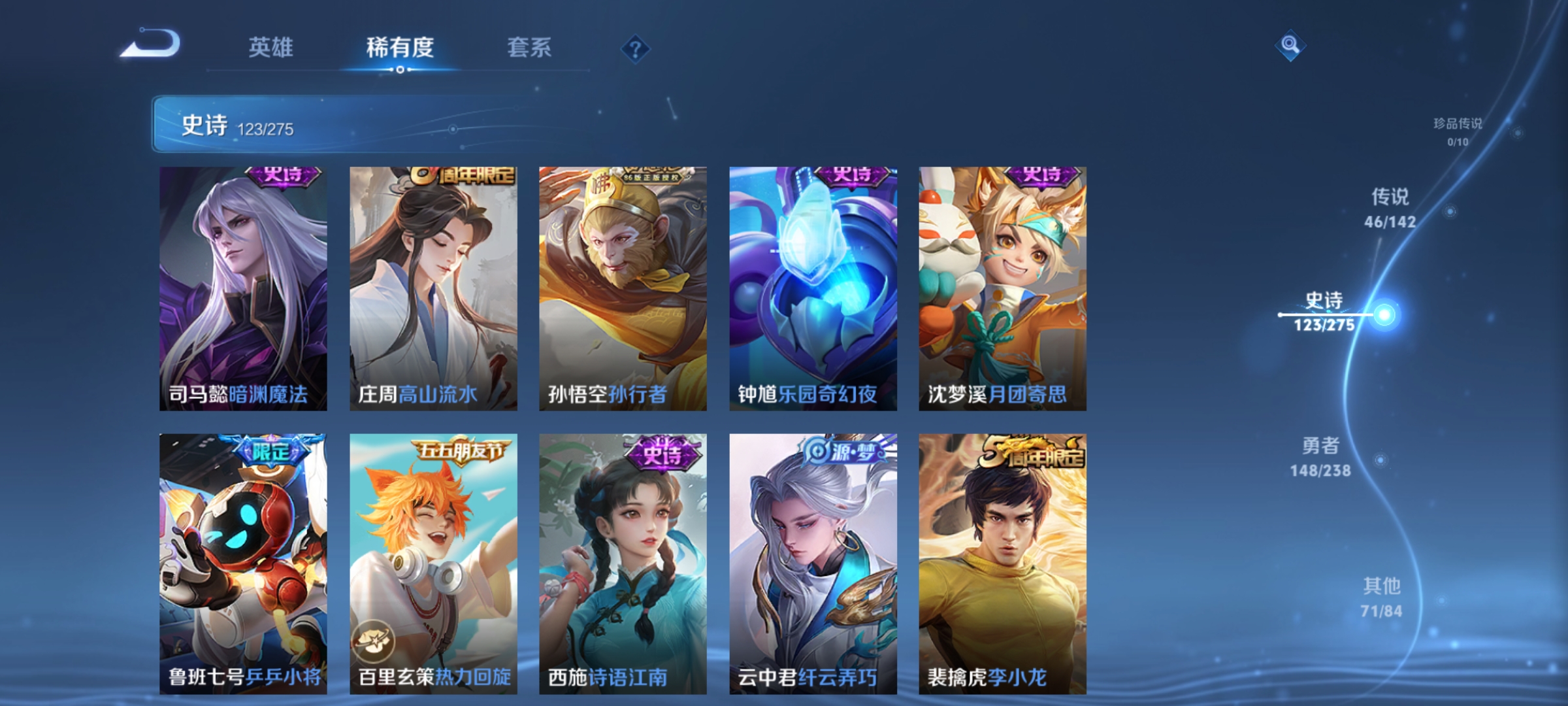Open the 孙悟空孙行者 skin thumbnail
The width and height of the screenshot is (1568, 706).
(622, 288)
